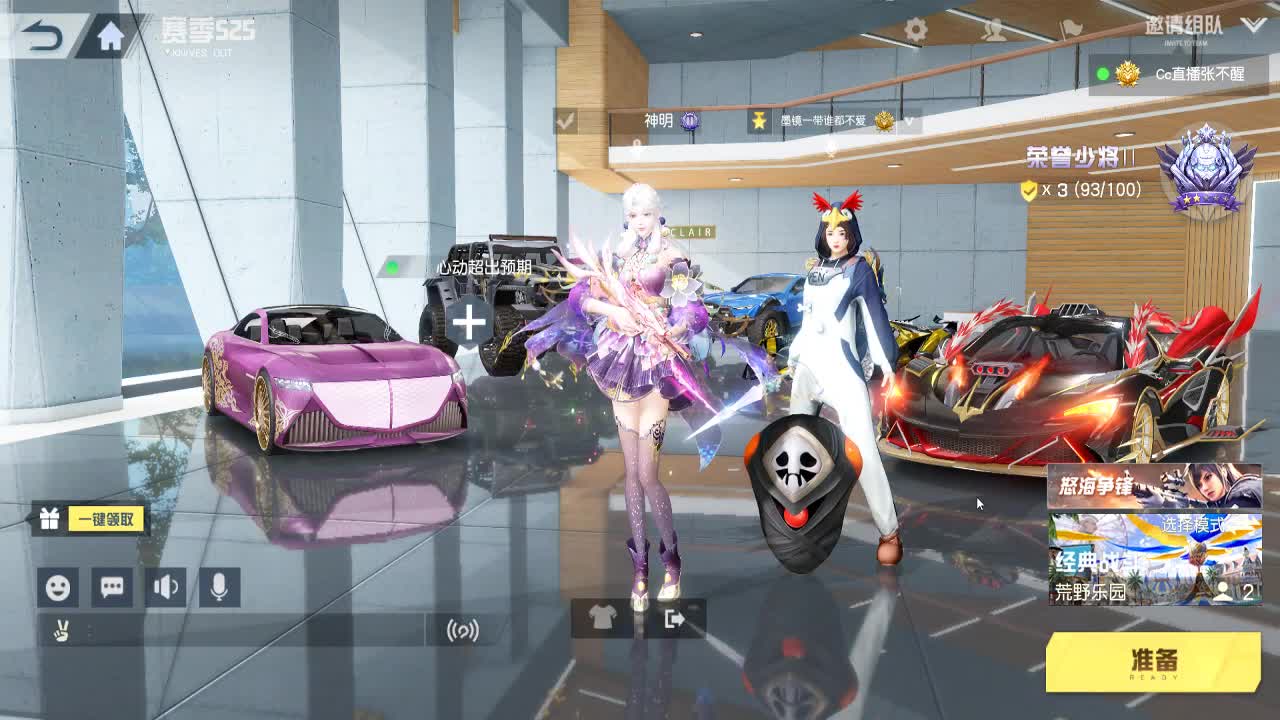The image size is (1280, 720).
Task: Enable the microphone voice icon
Action: 218,585
